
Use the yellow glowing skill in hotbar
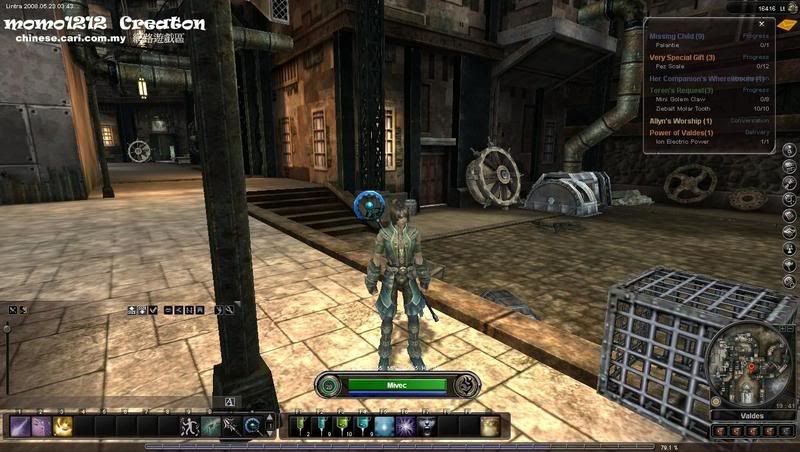(x=62, y=427)
